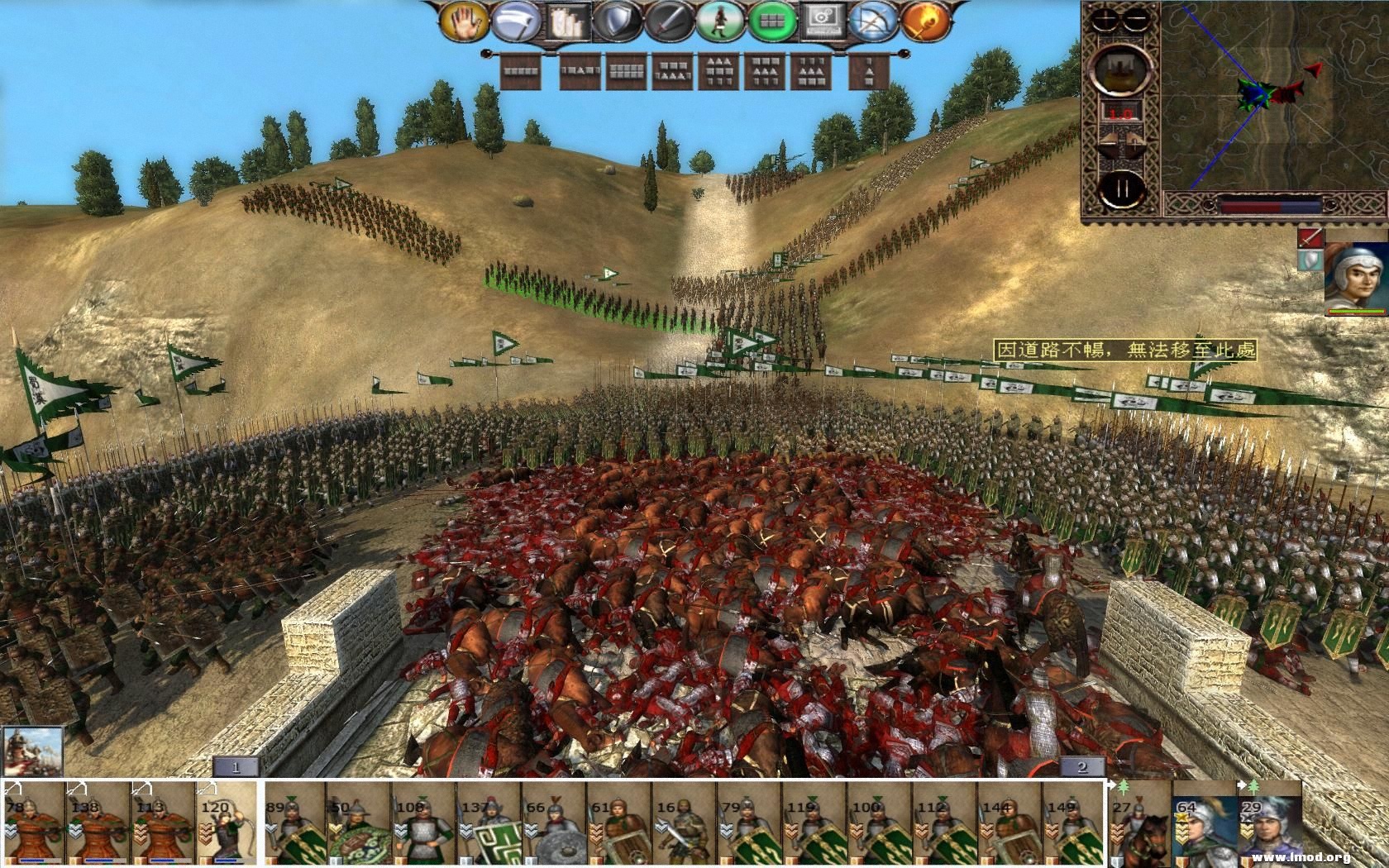Pause the battle with the pause button

1123,188
